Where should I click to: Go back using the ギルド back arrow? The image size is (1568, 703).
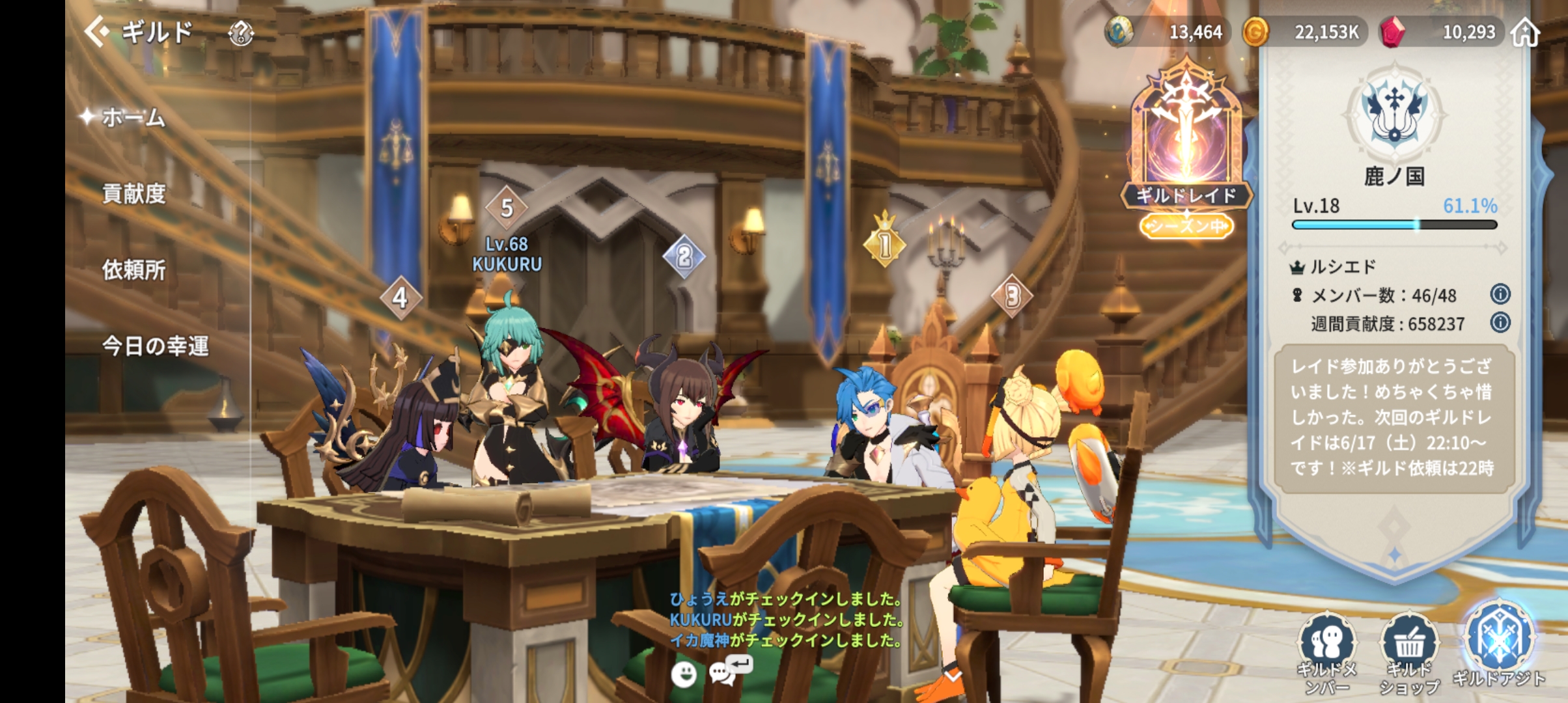click(98, 31)
